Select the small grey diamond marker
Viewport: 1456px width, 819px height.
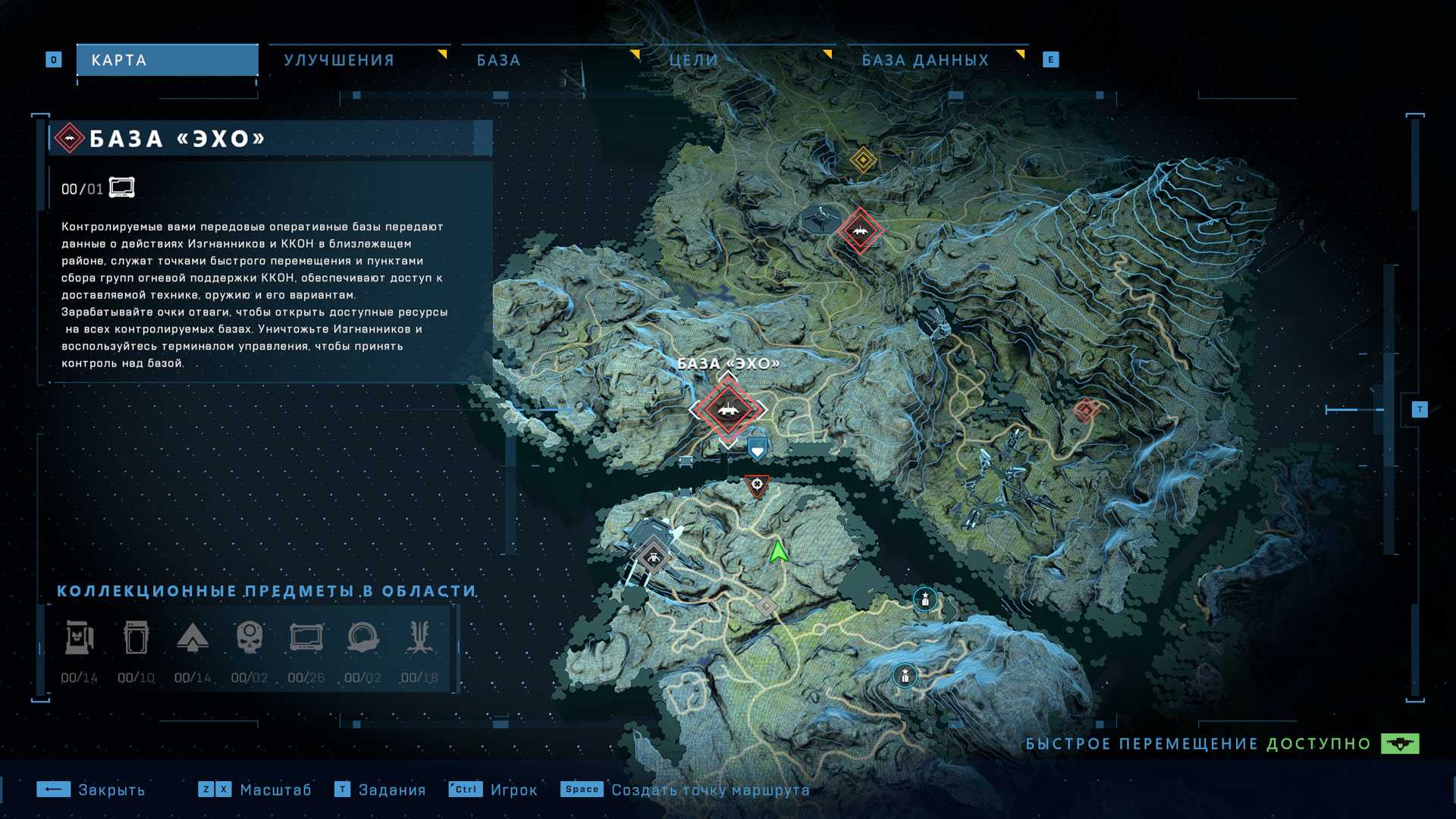point(766,606)
